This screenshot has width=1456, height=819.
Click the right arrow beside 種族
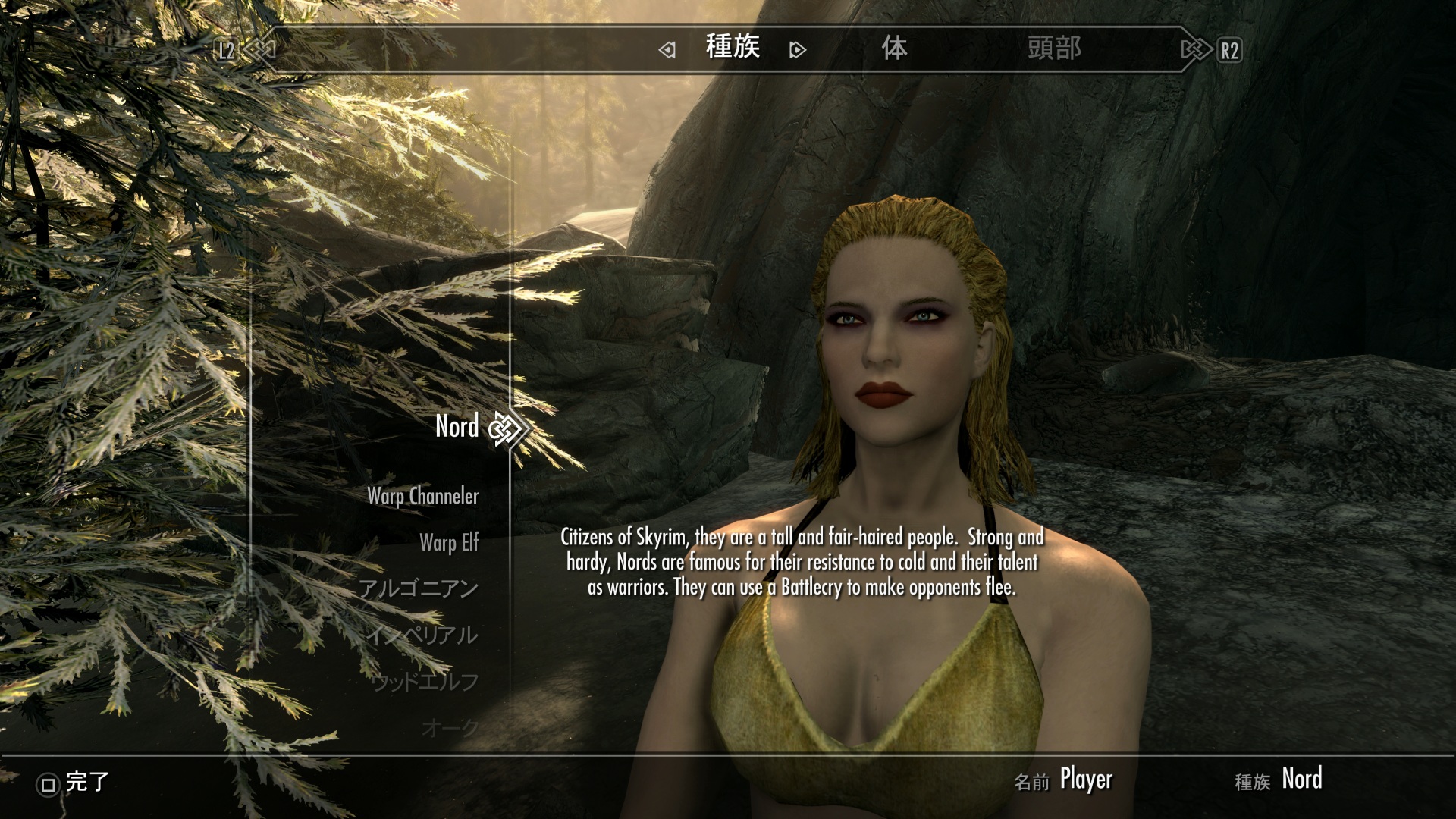(797, 51)
